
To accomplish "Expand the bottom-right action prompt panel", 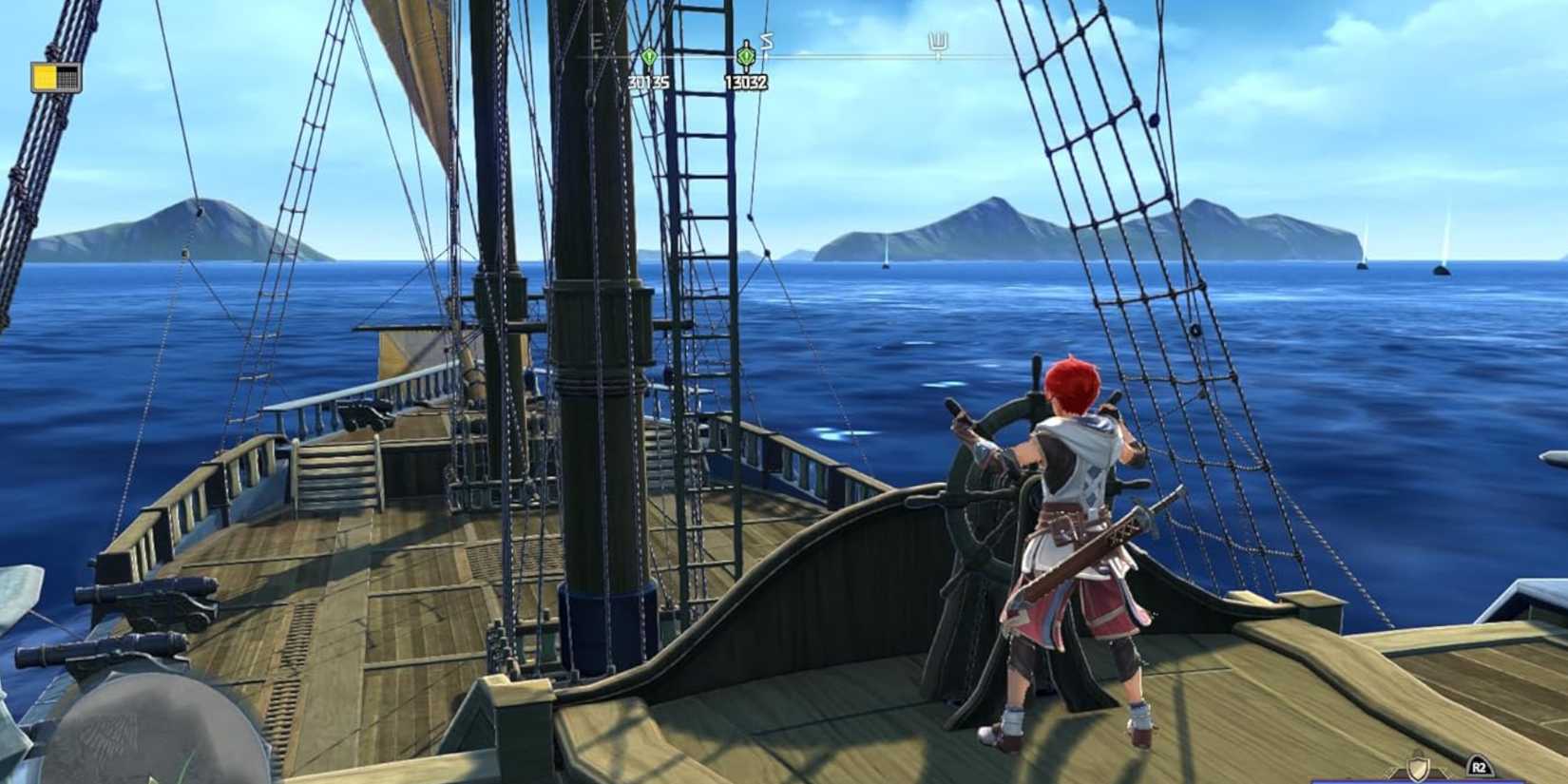I will (1481, 766).
